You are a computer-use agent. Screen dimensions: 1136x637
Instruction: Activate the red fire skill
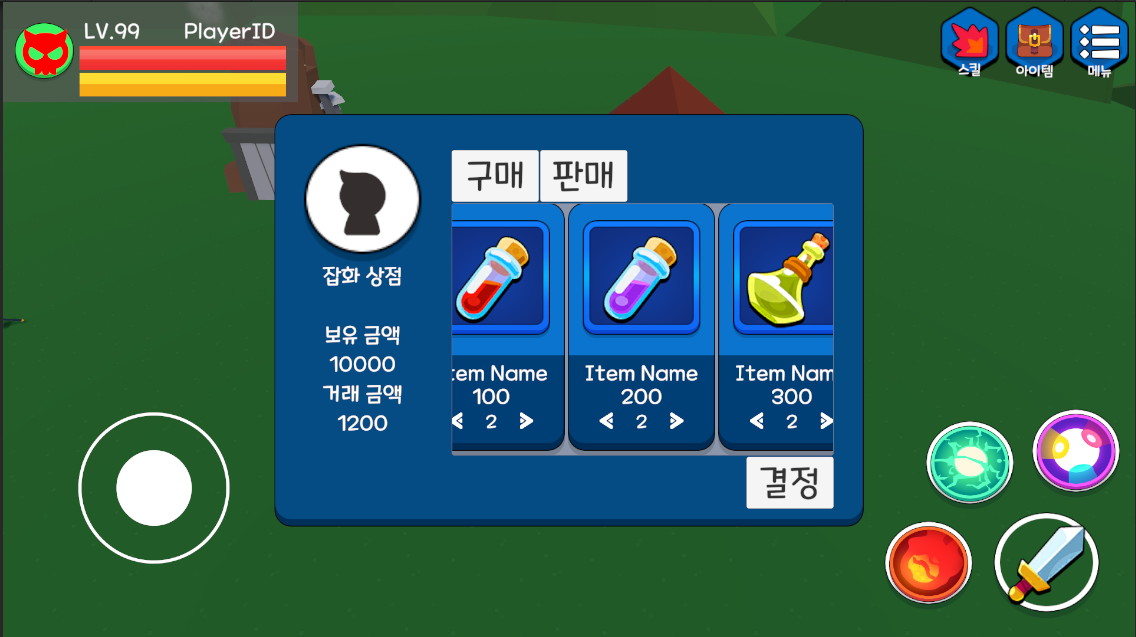pyautogui.click(x=928, y=563)
